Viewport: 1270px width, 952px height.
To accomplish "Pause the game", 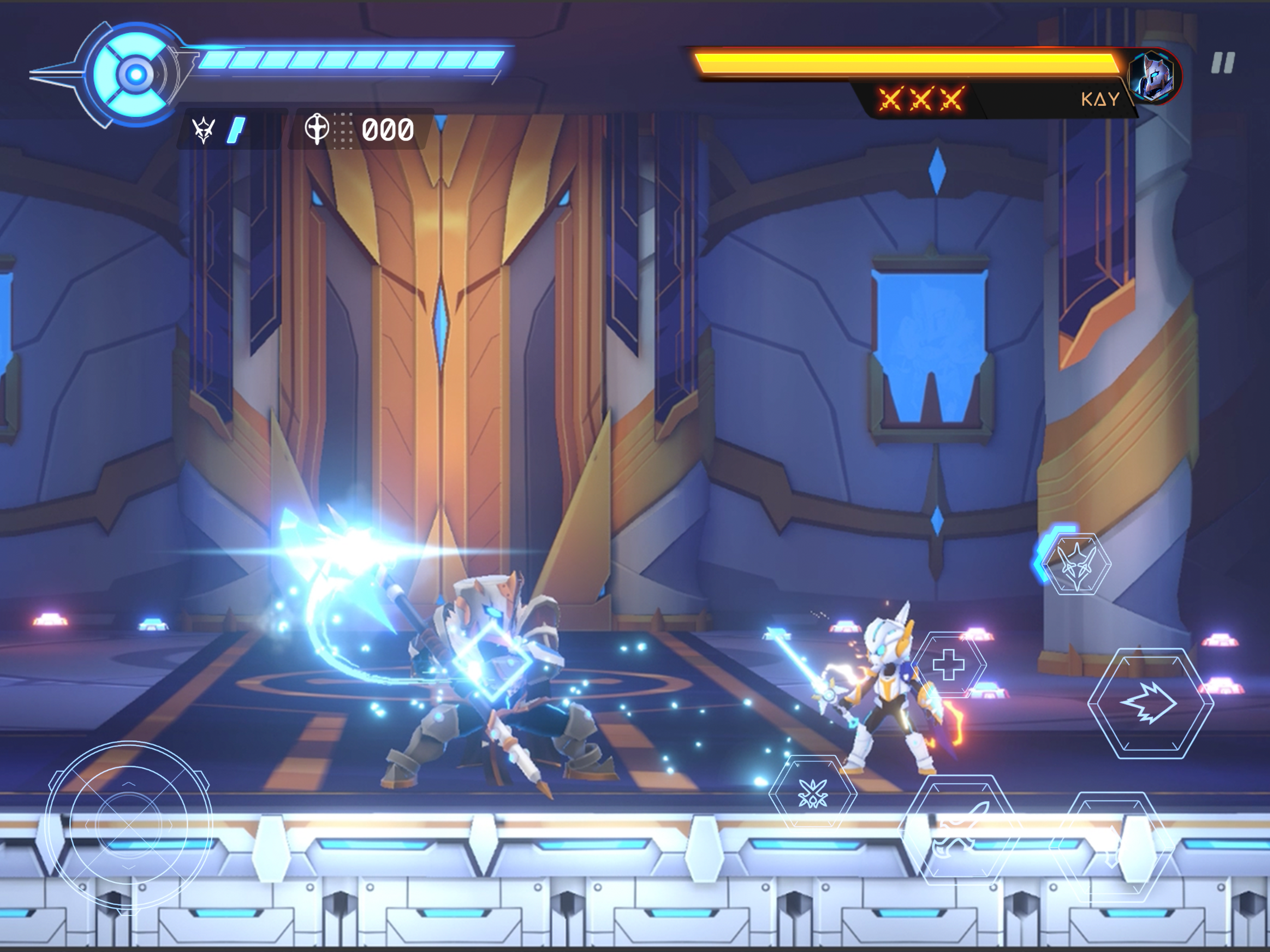I will pos(1222,63).
